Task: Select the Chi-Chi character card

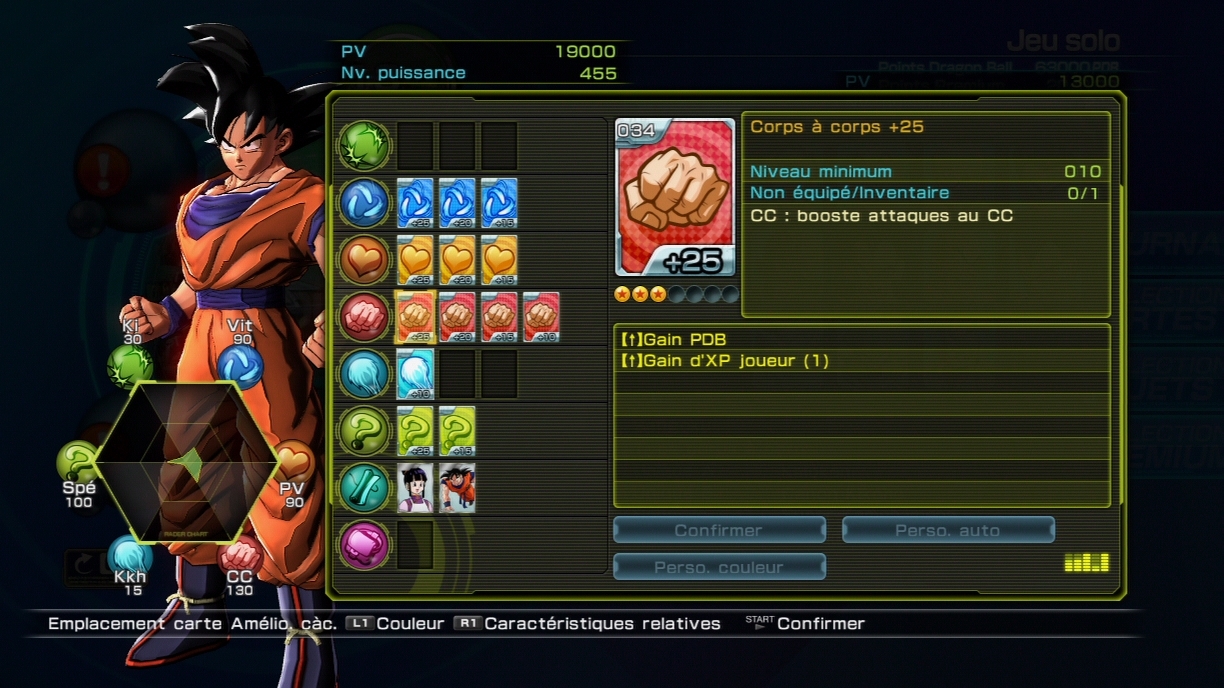Action: click(x=415, y=488)
